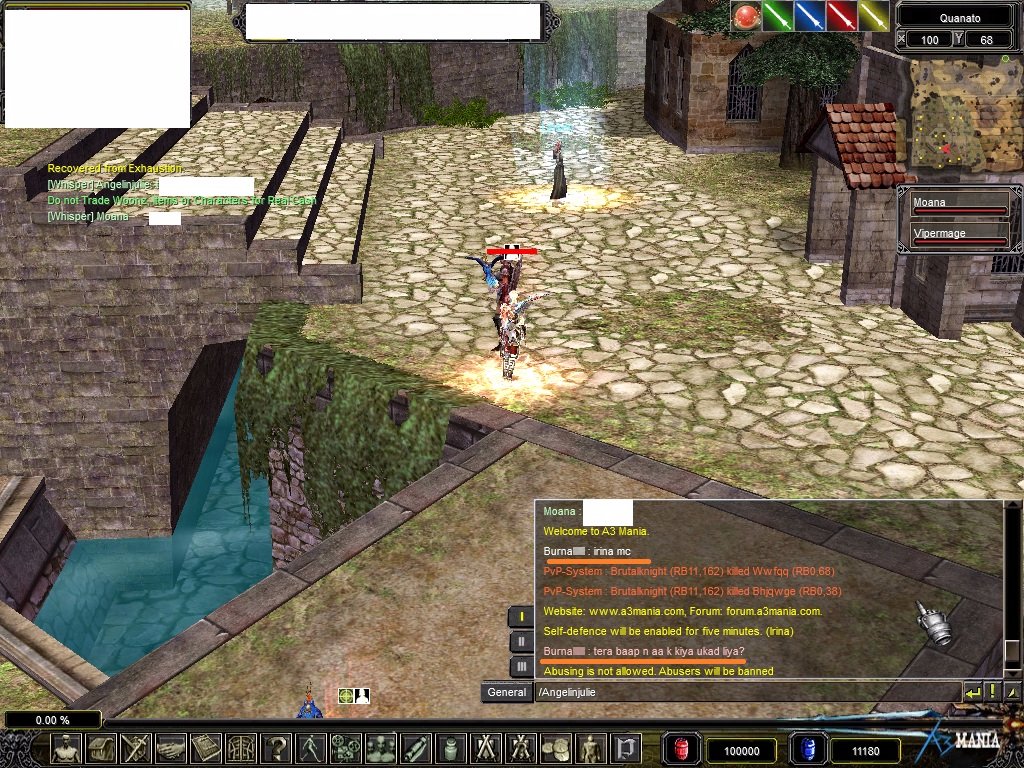Click the three-faces party icon
The height and width of the screenshot is (768, 1024).
[381, 748]
